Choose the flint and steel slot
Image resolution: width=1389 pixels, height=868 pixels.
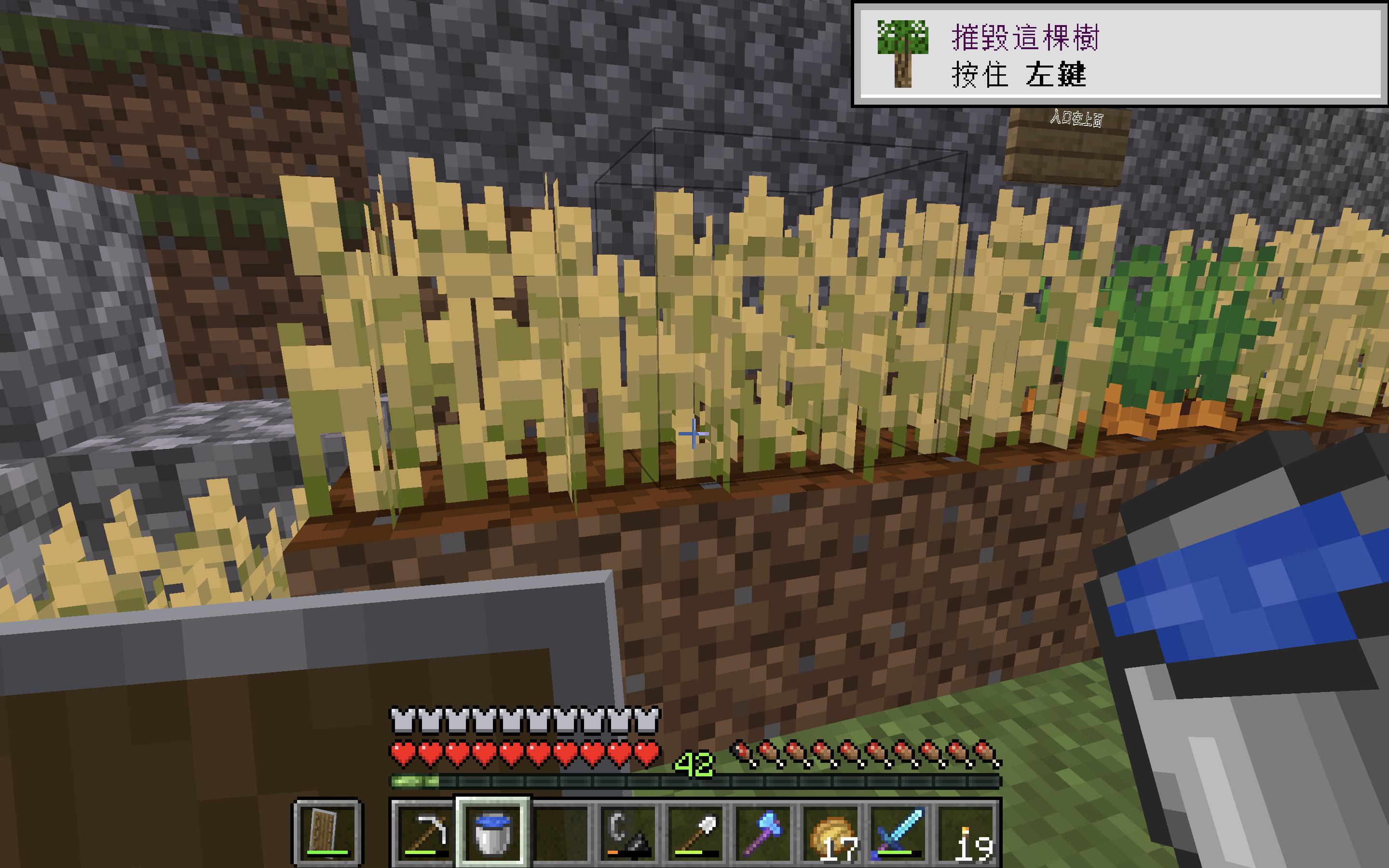(628, 832)
